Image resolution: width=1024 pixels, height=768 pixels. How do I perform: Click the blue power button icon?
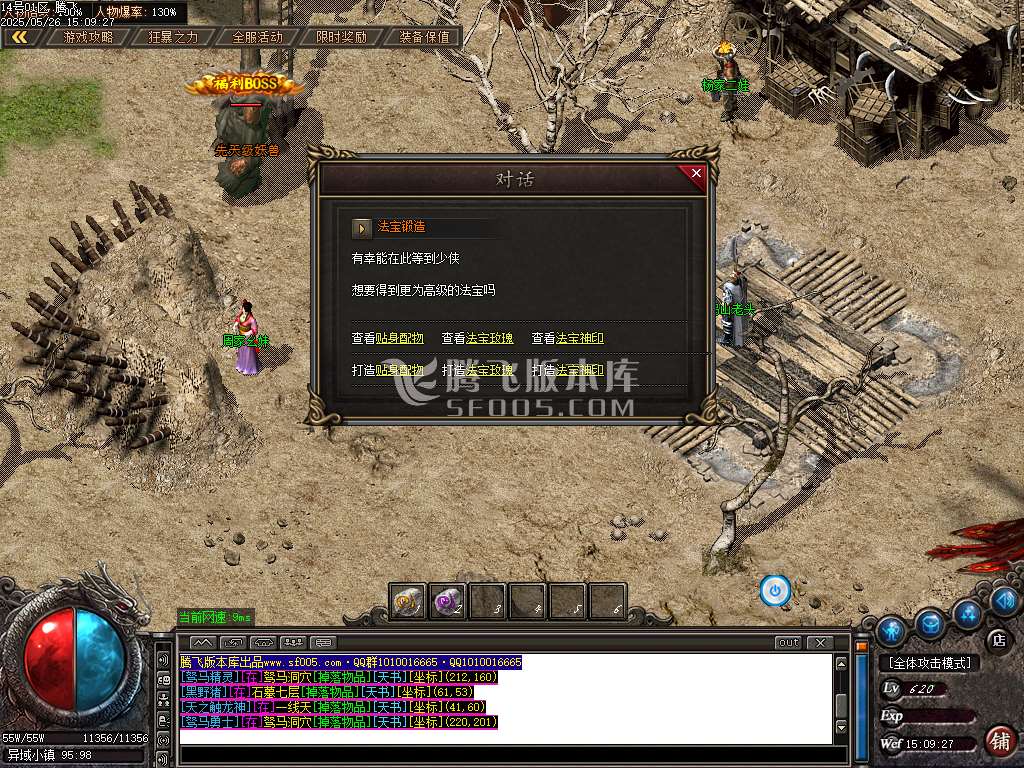[775, 591]
